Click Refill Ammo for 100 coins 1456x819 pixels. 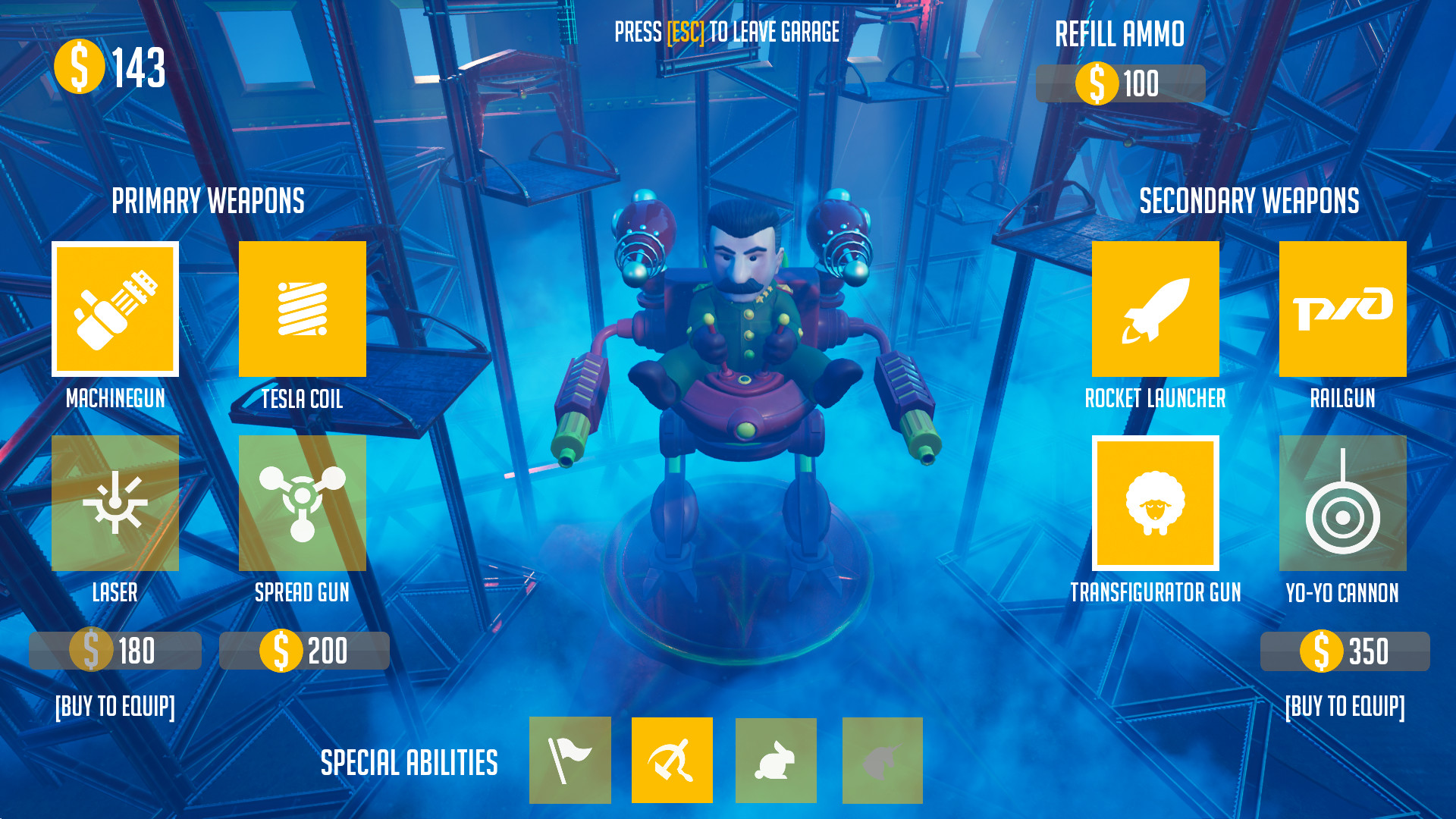[x=1120, y=85]
